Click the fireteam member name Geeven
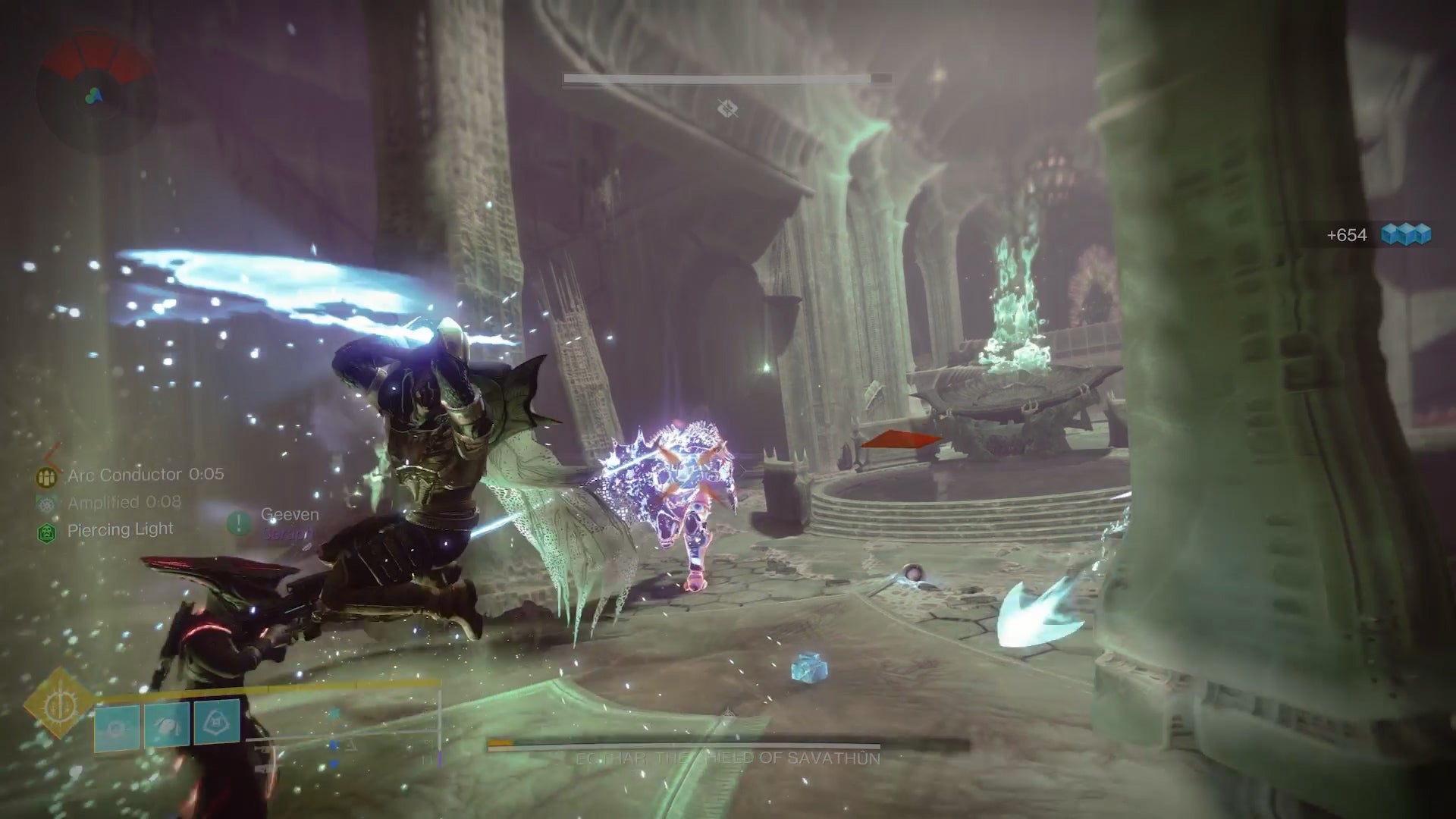This screenshot has width=1456, height=819. point(288,514)
